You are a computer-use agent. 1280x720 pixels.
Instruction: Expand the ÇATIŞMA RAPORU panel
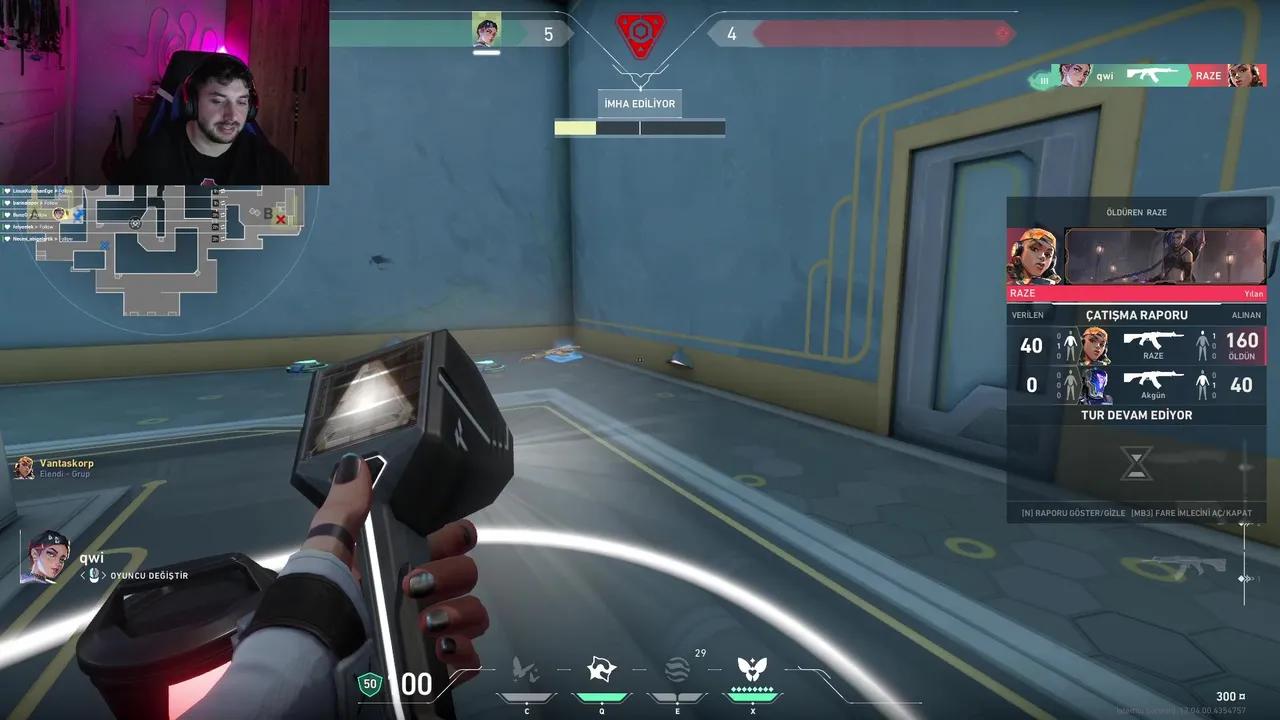pos(1136,314)
